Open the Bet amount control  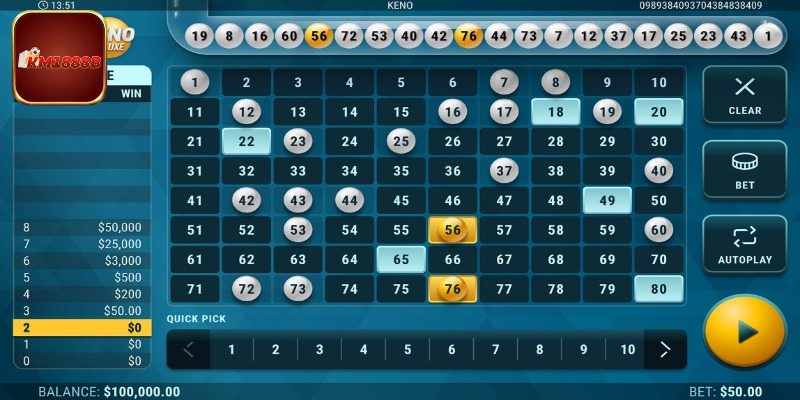pyautogui.click(x=744, y=169)
